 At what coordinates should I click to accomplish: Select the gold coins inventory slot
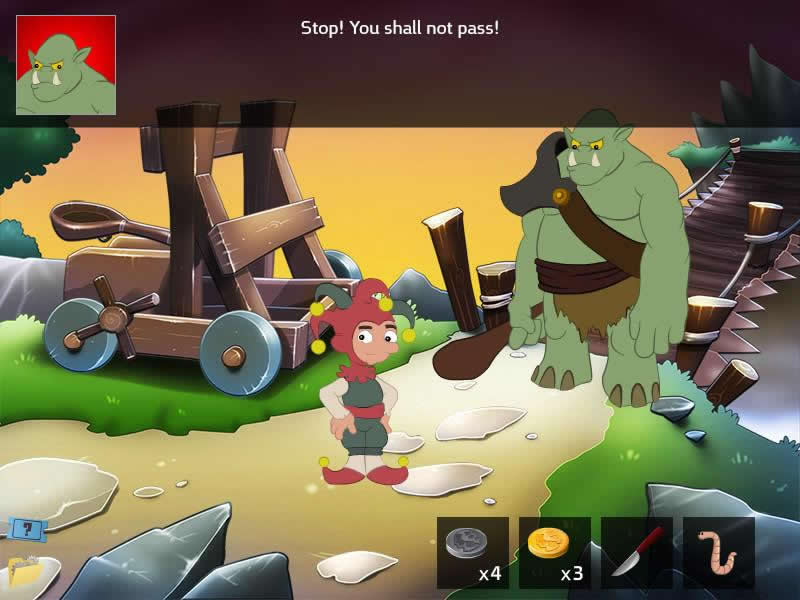coord(555,552)
